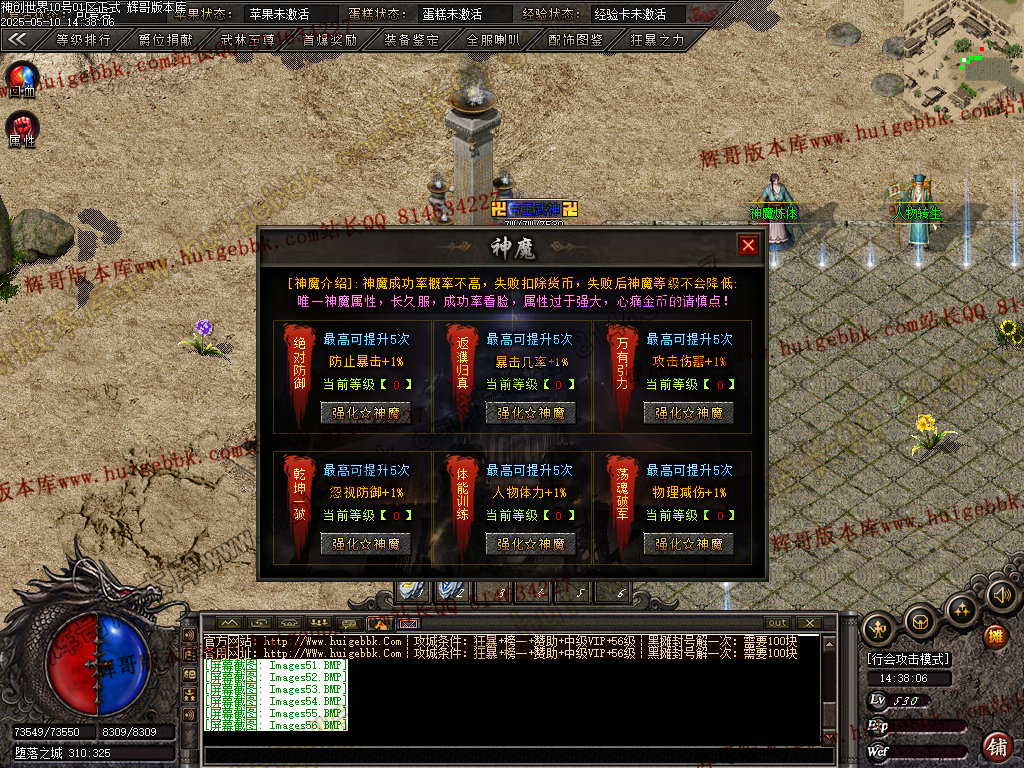Open the 装备鉴定 menu
The height and width of the screenshot is (768, 1024).
412,40
